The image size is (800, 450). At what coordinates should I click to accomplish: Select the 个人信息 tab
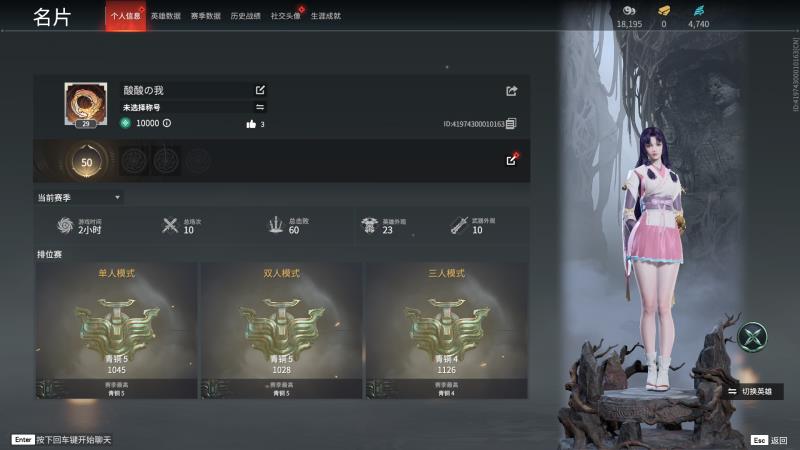click(125, 16)
